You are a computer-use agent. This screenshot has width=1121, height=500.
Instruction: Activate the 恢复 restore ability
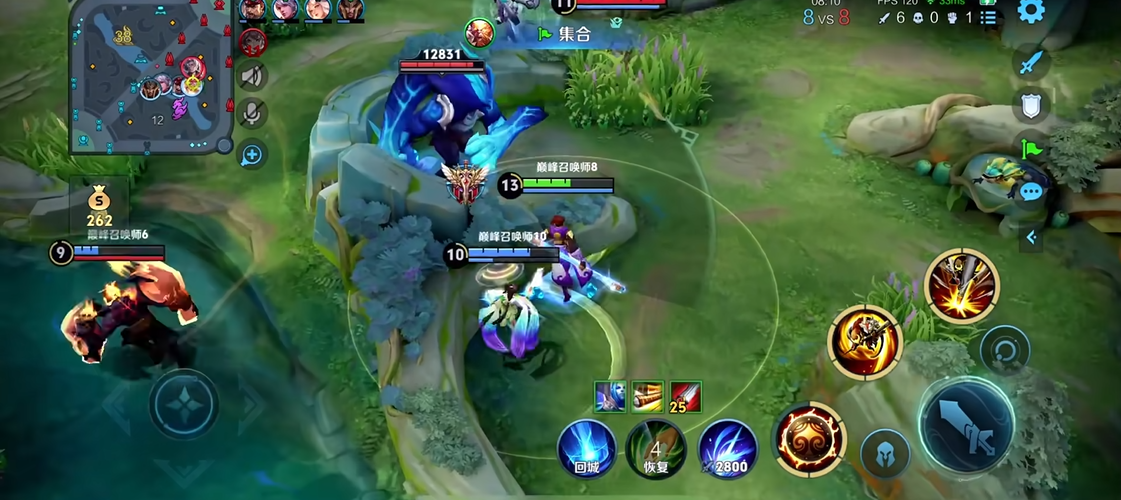coord(656,448)
